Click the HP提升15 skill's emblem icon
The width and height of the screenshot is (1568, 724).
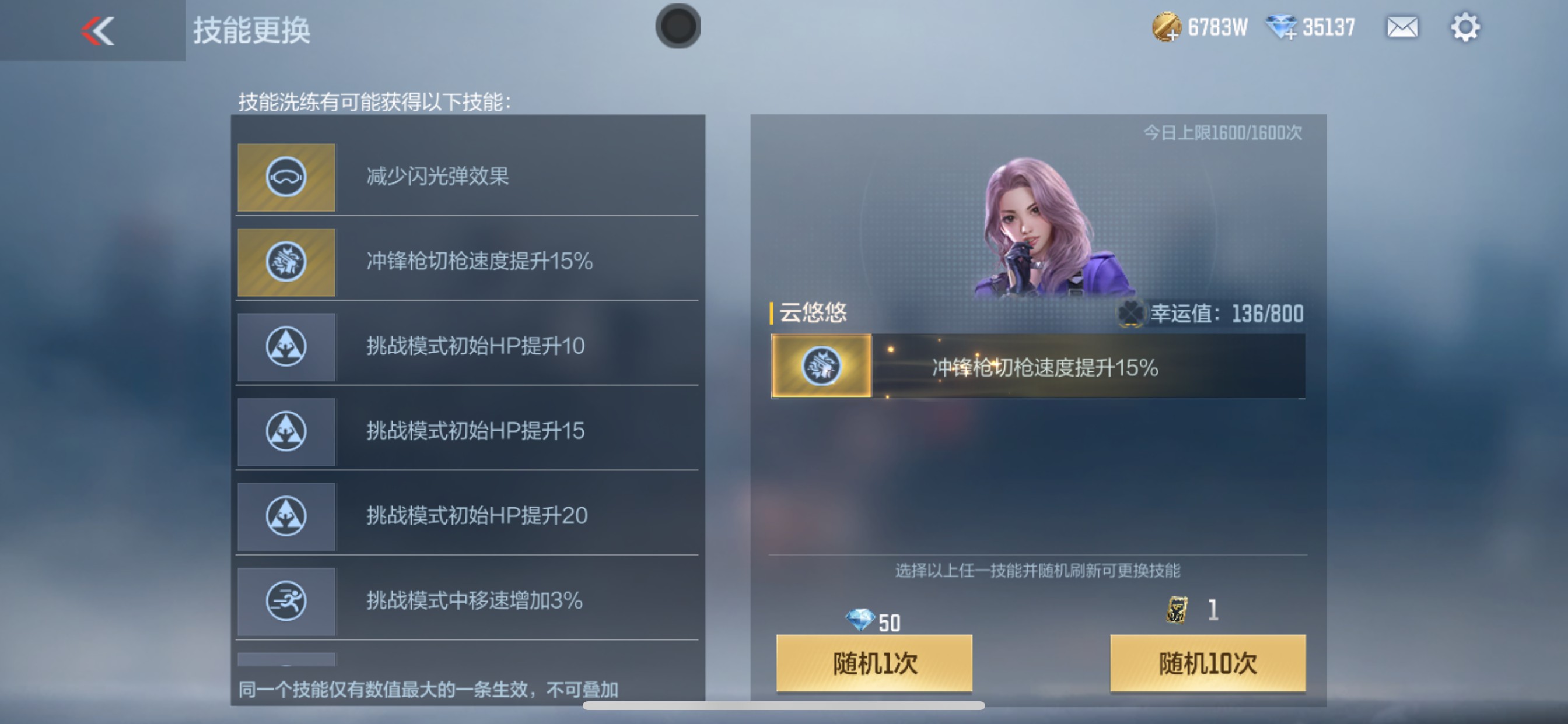tap(286, 431)
